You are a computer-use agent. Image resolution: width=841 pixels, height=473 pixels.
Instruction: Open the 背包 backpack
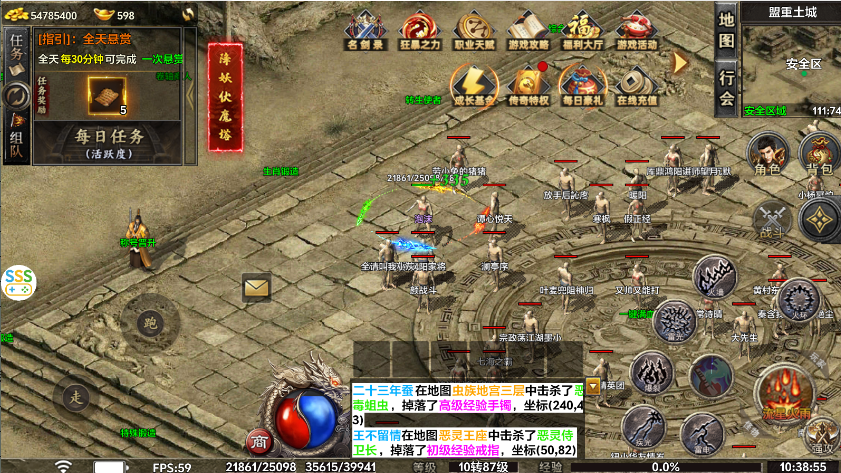click(820, 153)
